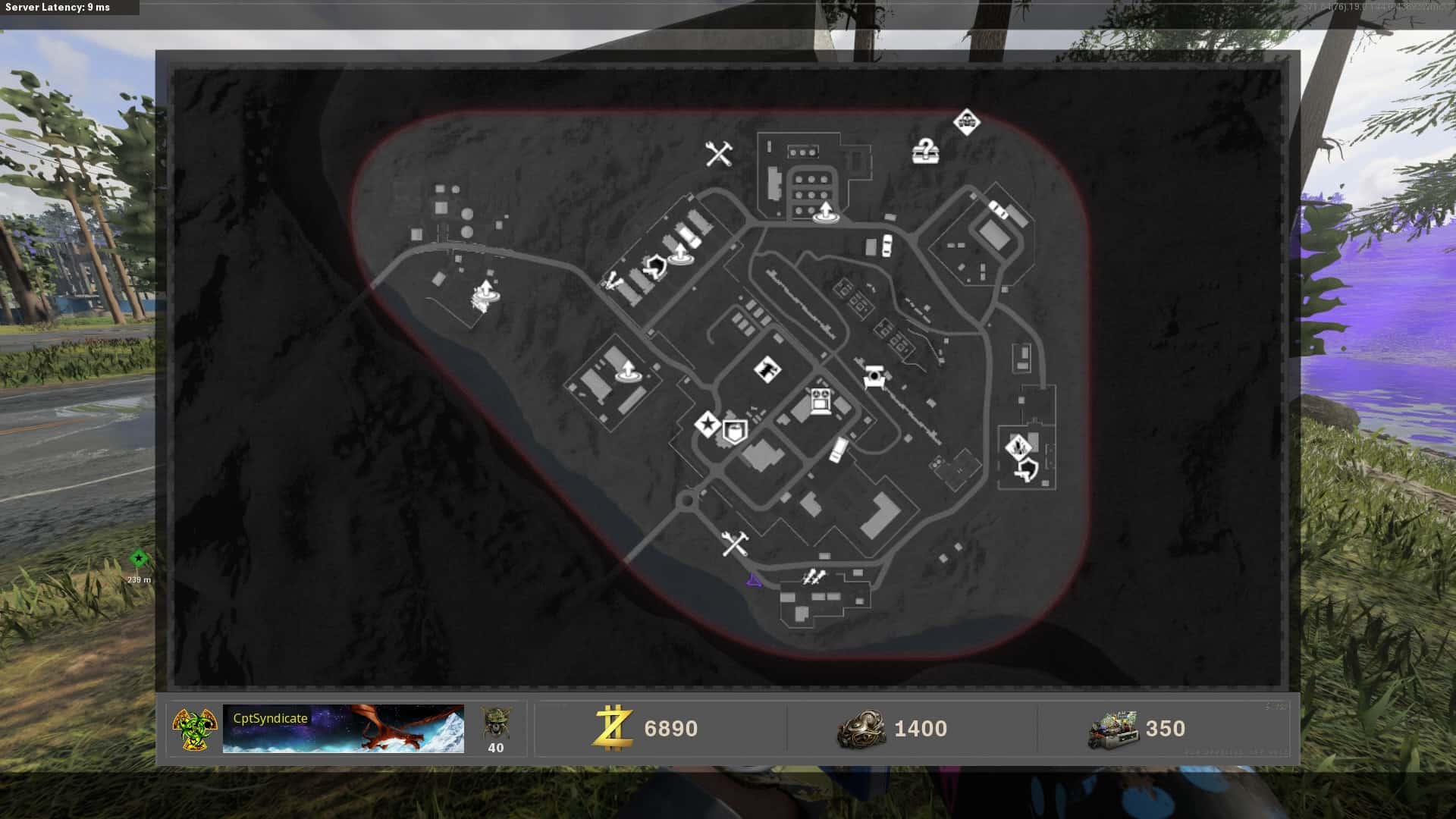This screenshot has height=819, width=1456.
Task: Select the explosion diamond map marker
Action: [x=1018, y=447]
